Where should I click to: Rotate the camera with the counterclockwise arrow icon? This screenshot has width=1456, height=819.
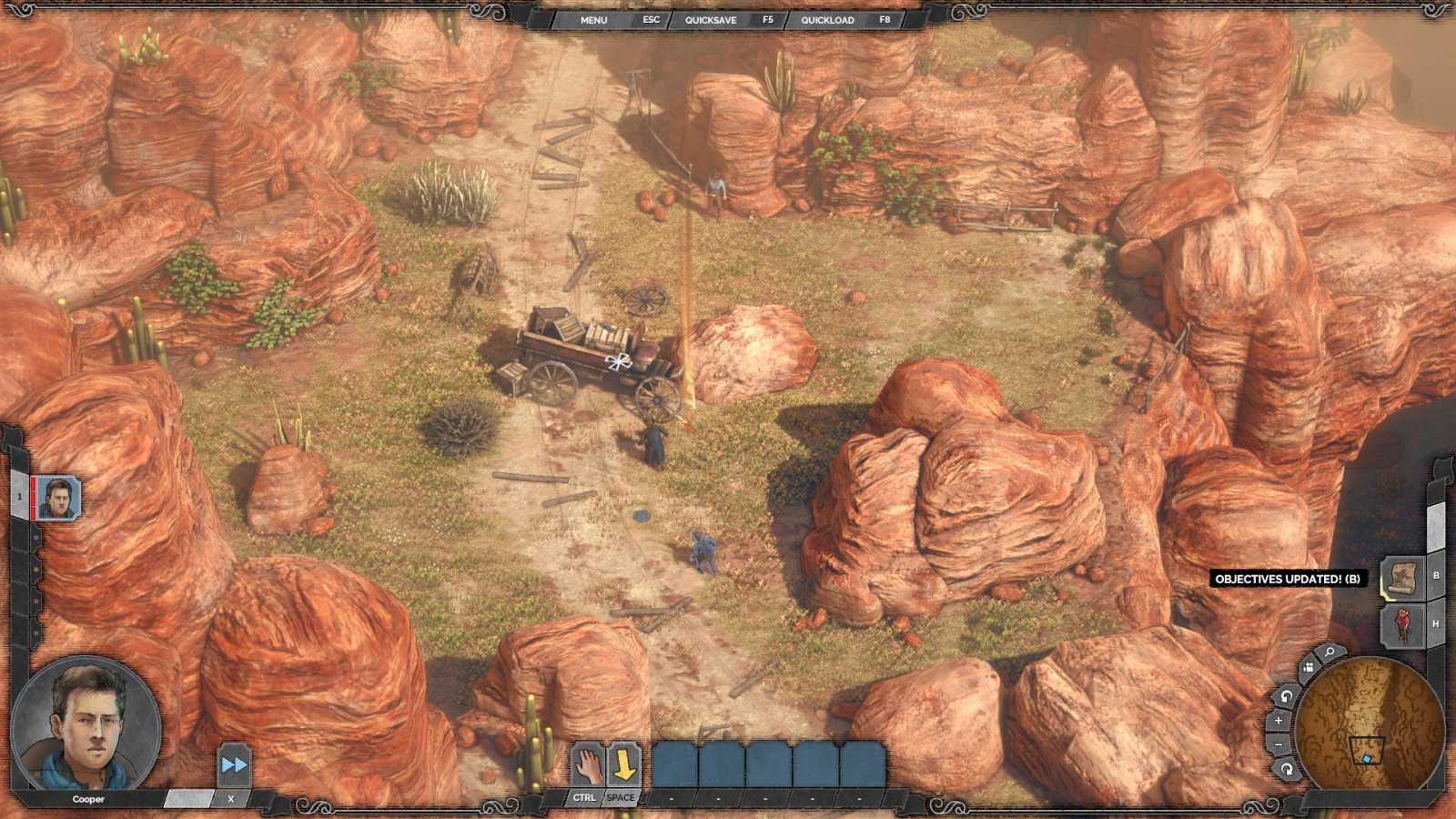(x=1285, y=696)
